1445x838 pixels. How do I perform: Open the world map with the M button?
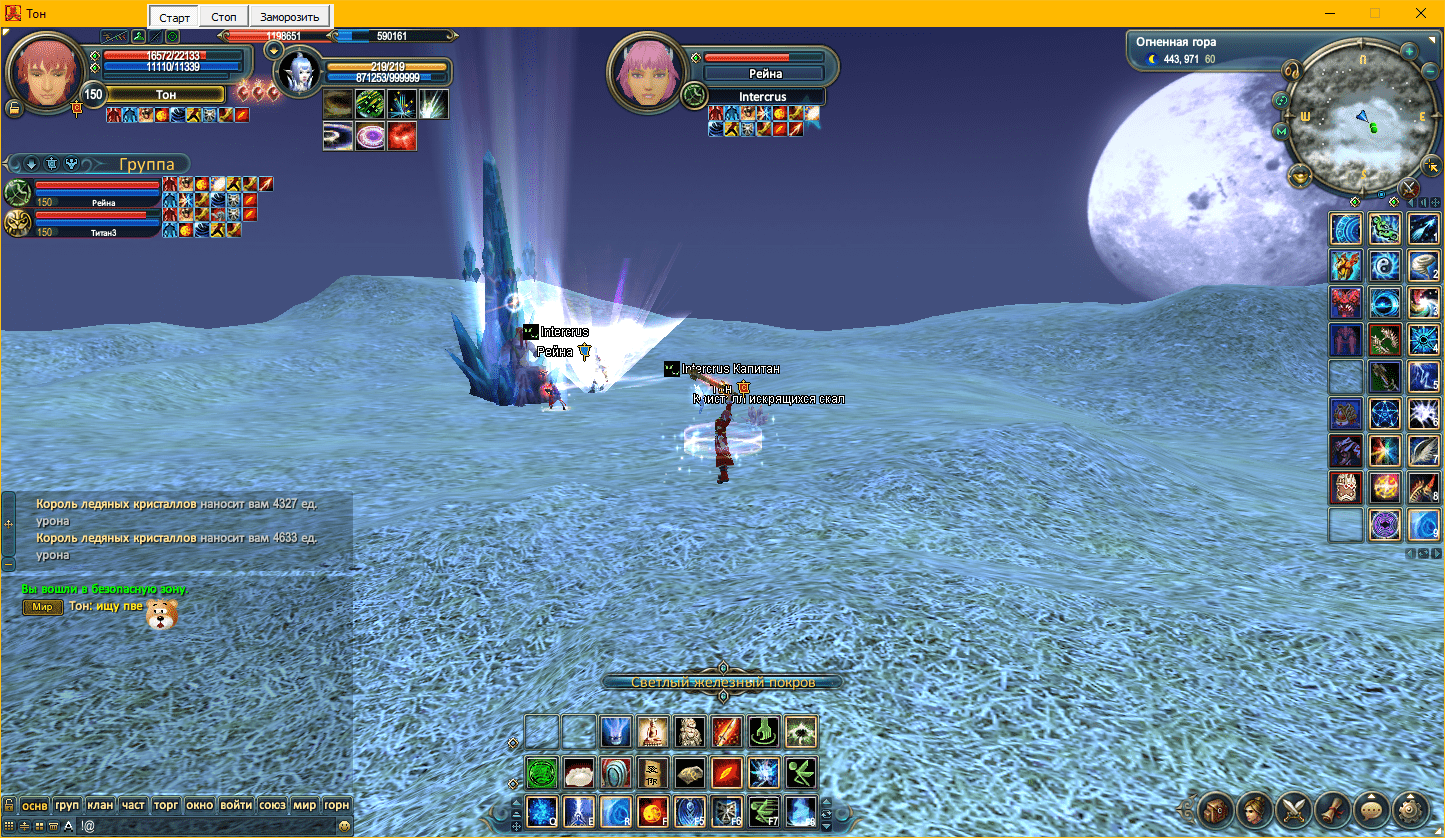point(1281,131)
